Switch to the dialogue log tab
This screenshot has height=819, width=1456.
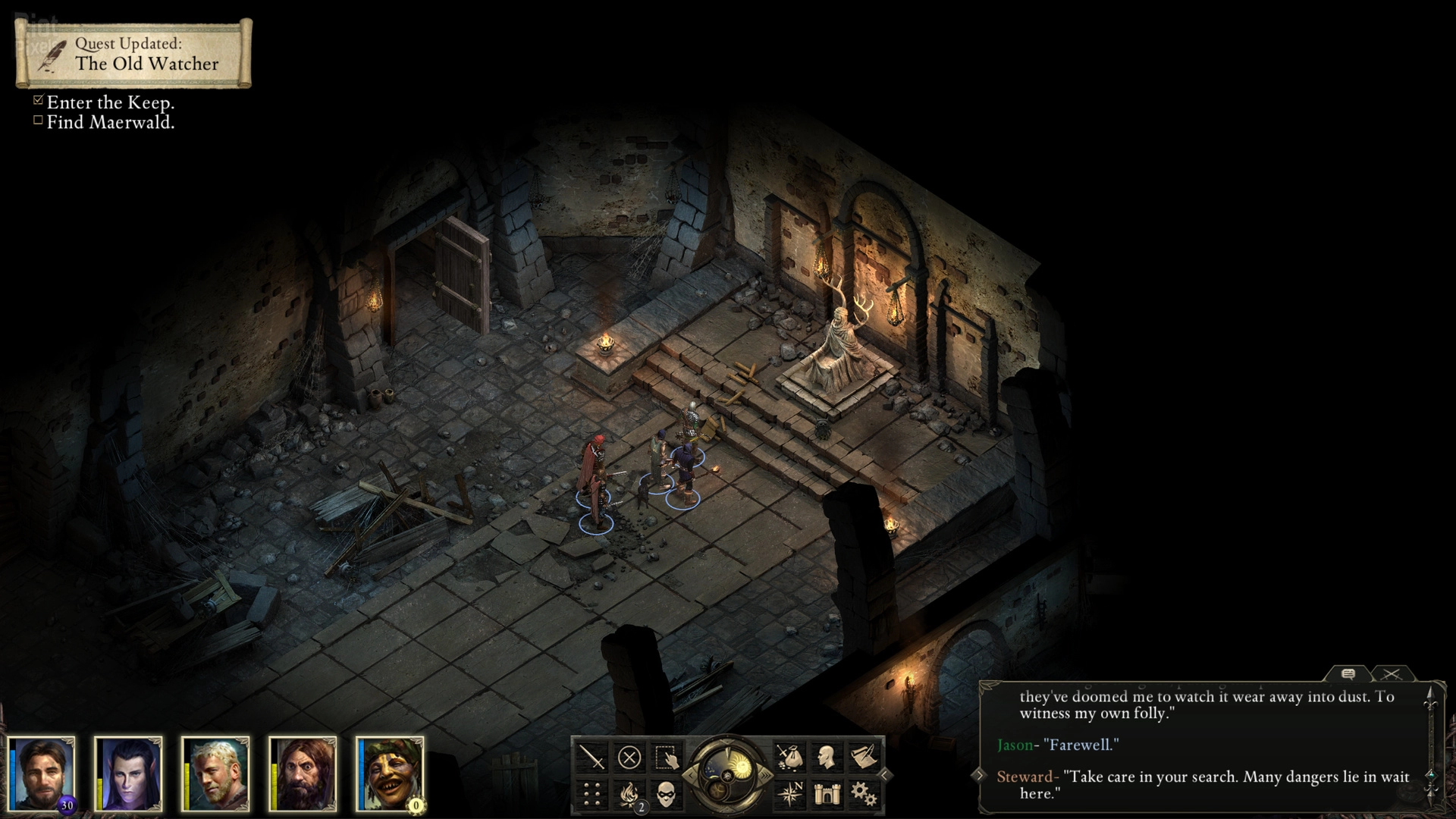click(x=1348, y=673)
